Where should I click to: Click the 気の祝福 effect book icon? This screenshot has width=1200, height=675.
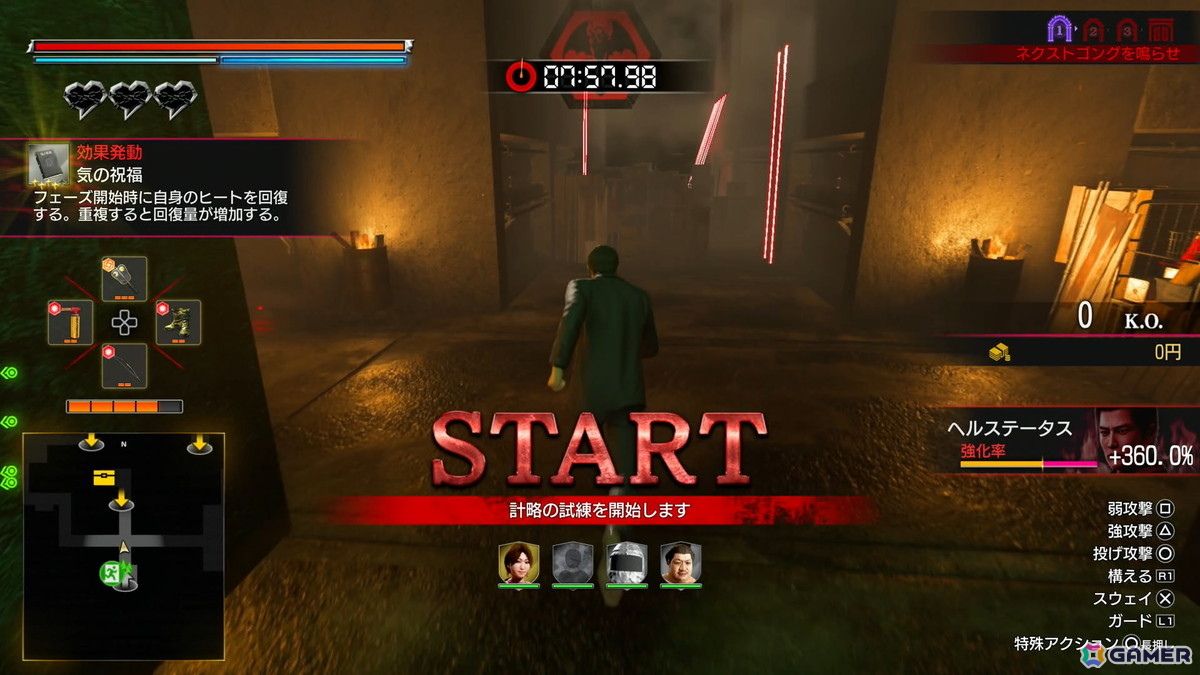[x=48, y=165]
